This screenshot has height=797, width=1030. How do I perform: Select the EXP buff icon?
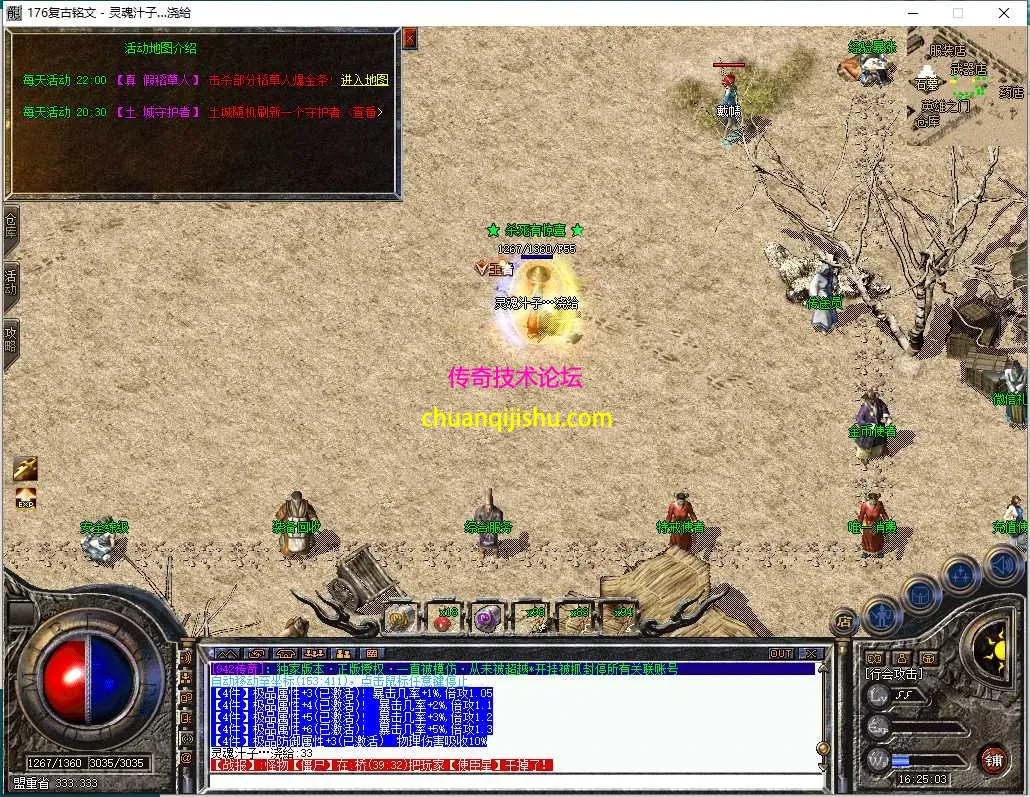click(x=26, y=496)
